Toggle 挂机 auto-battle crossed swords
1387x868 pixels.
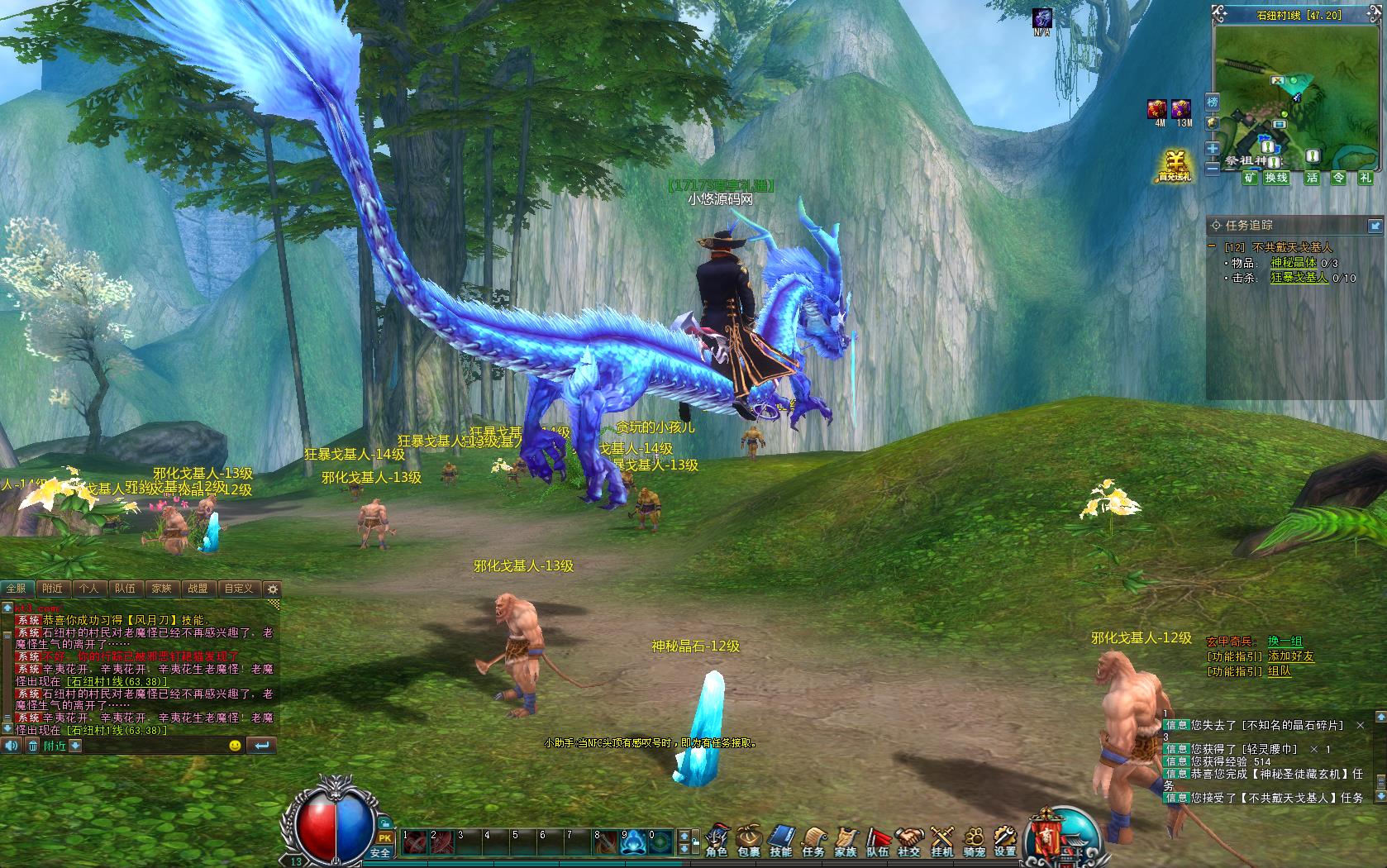click(x=942, y=840)
